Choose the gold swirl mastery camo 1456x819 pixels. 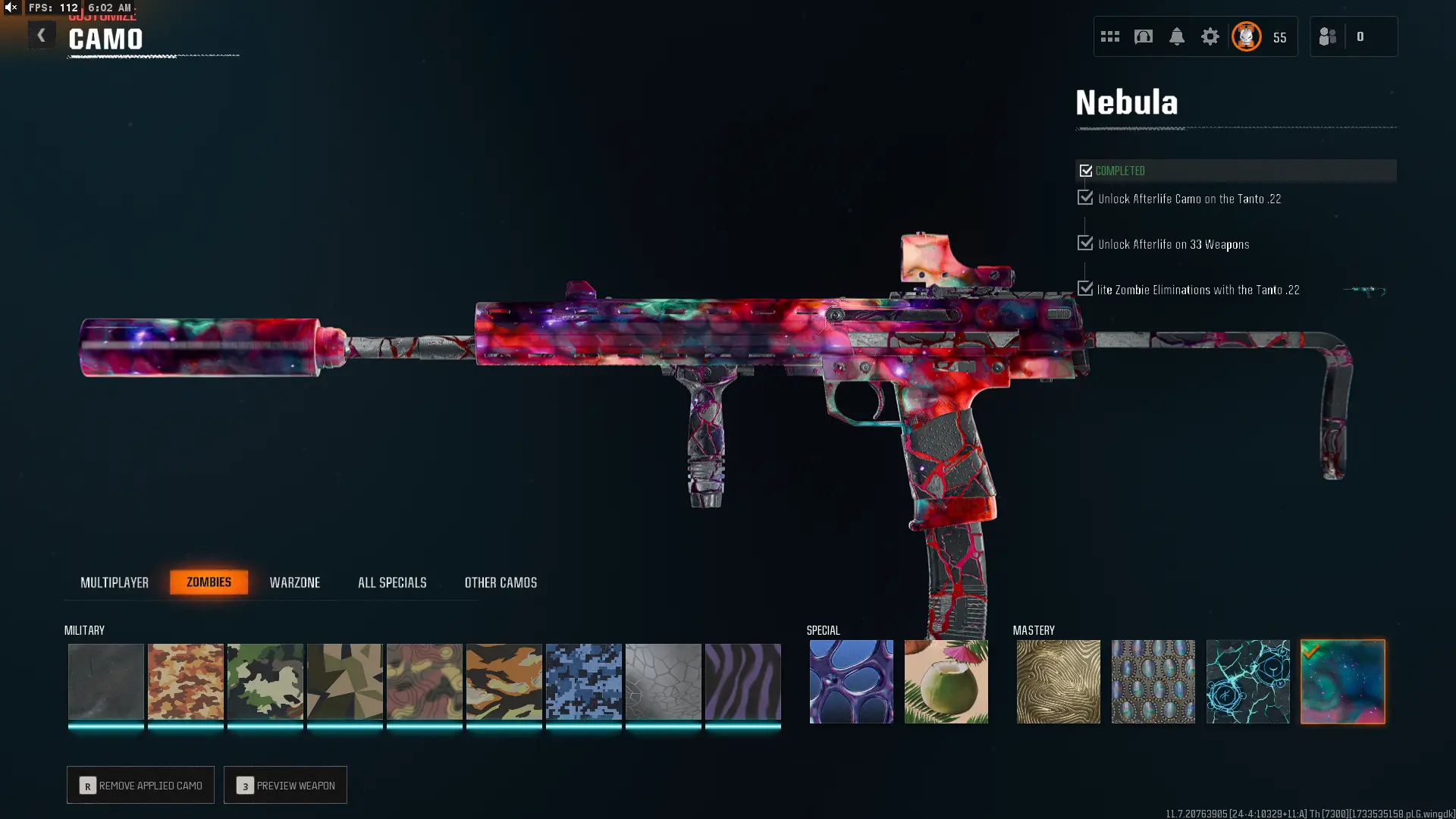(x=1058, y=681)
